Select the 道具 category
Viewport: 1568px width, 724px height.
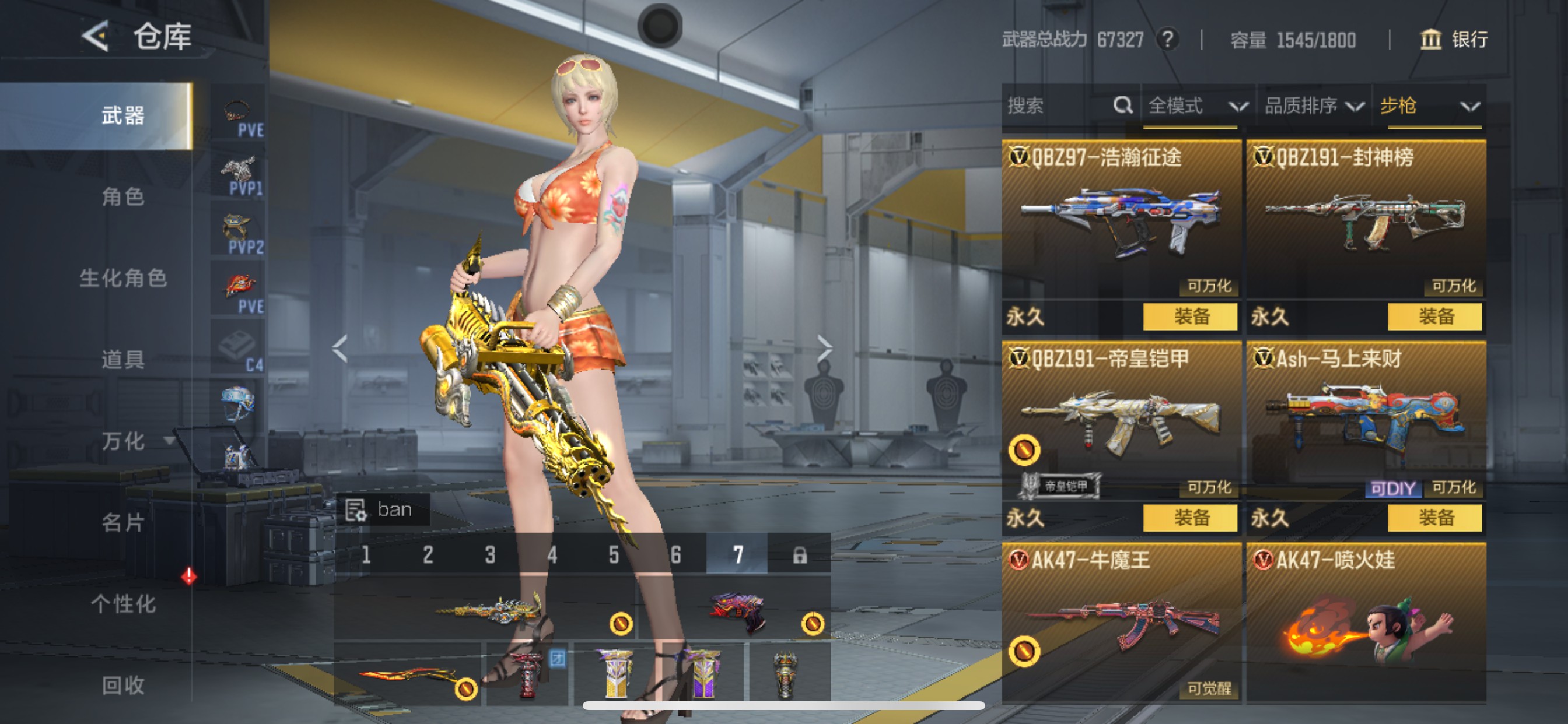tap(123, 360)
